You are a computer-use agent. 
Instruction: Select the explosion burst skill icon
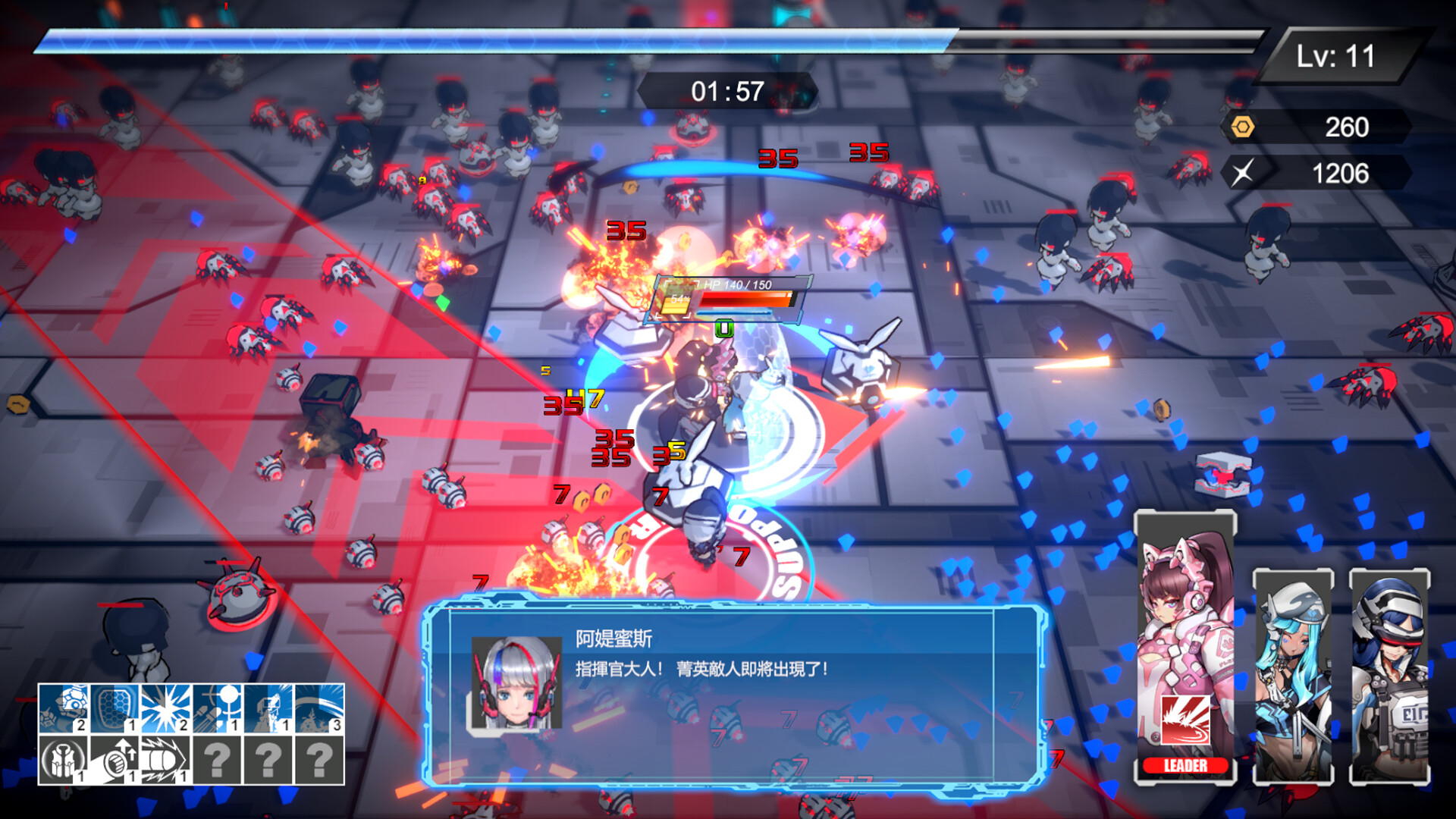coord(165,708)
